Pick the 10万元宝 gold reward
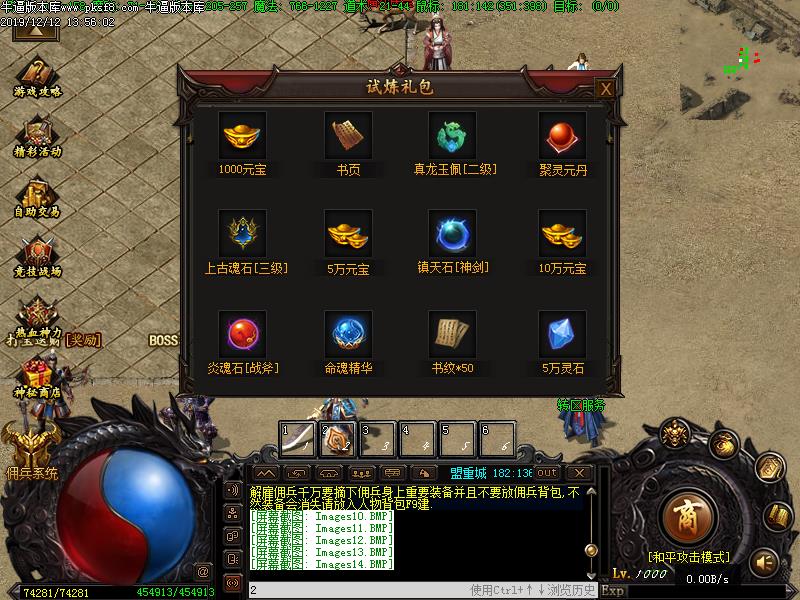Viewport: 800px width, 600px height. click(562, 234)
